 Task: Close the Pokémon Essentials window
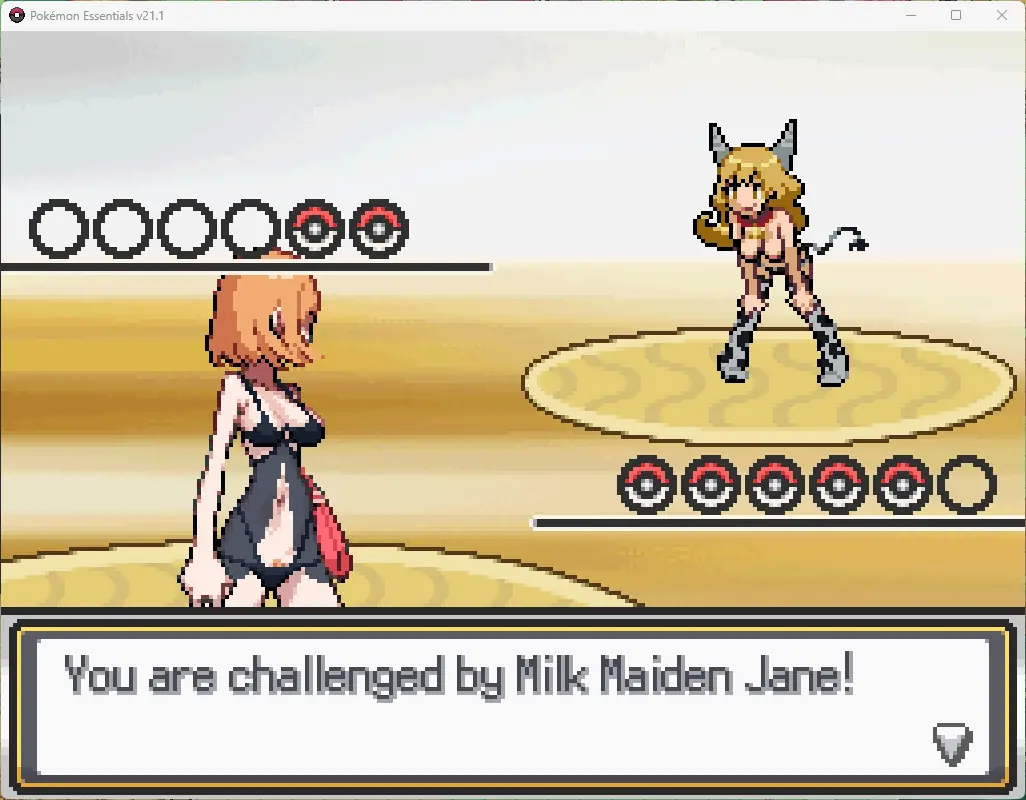[x=1002, y=15]
